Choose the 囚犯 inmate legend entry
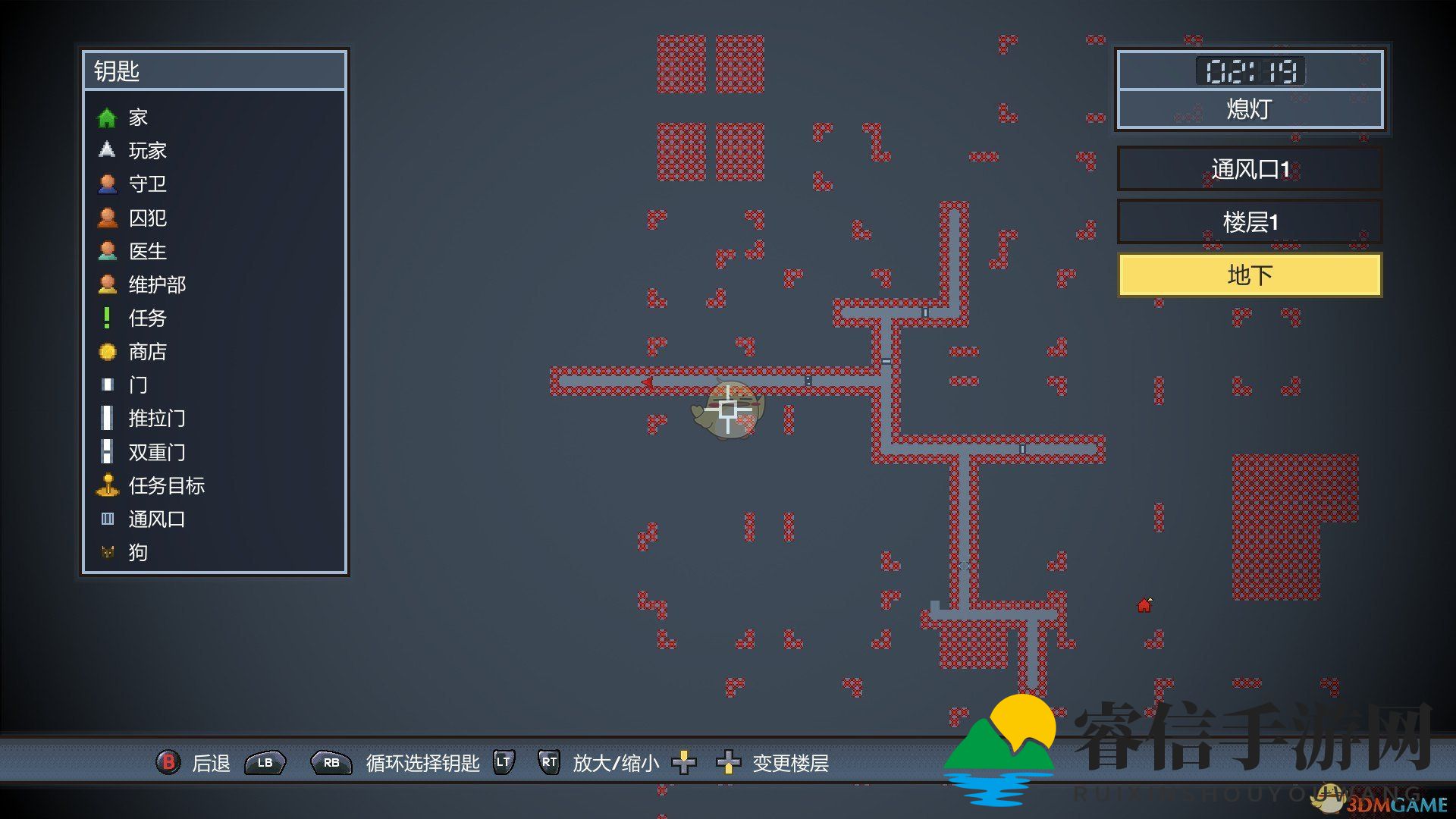The width and height of the screenshot is (1456, 819). pyautogui.click(x=146, y=218)
